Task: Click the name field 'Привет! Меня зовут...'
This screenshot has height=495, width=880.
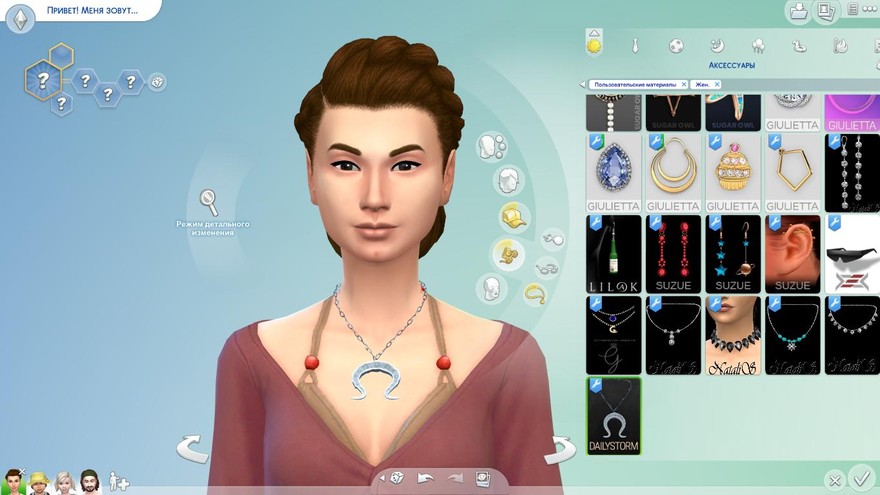Action: [x=90, y=12]
